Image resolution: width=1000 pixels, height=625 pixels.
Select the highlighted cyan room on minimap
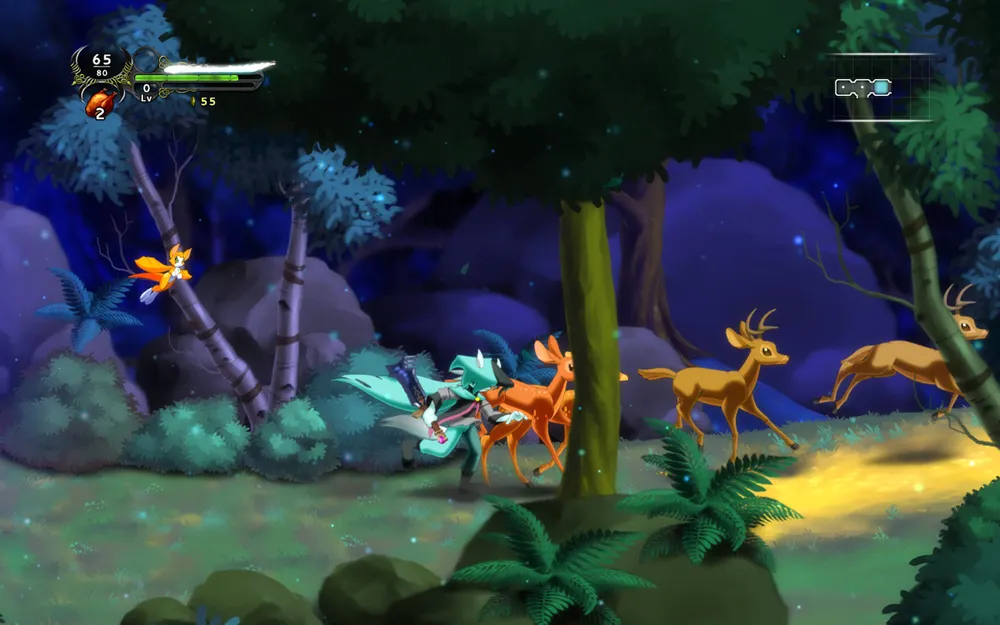click(x=880, y=88)
